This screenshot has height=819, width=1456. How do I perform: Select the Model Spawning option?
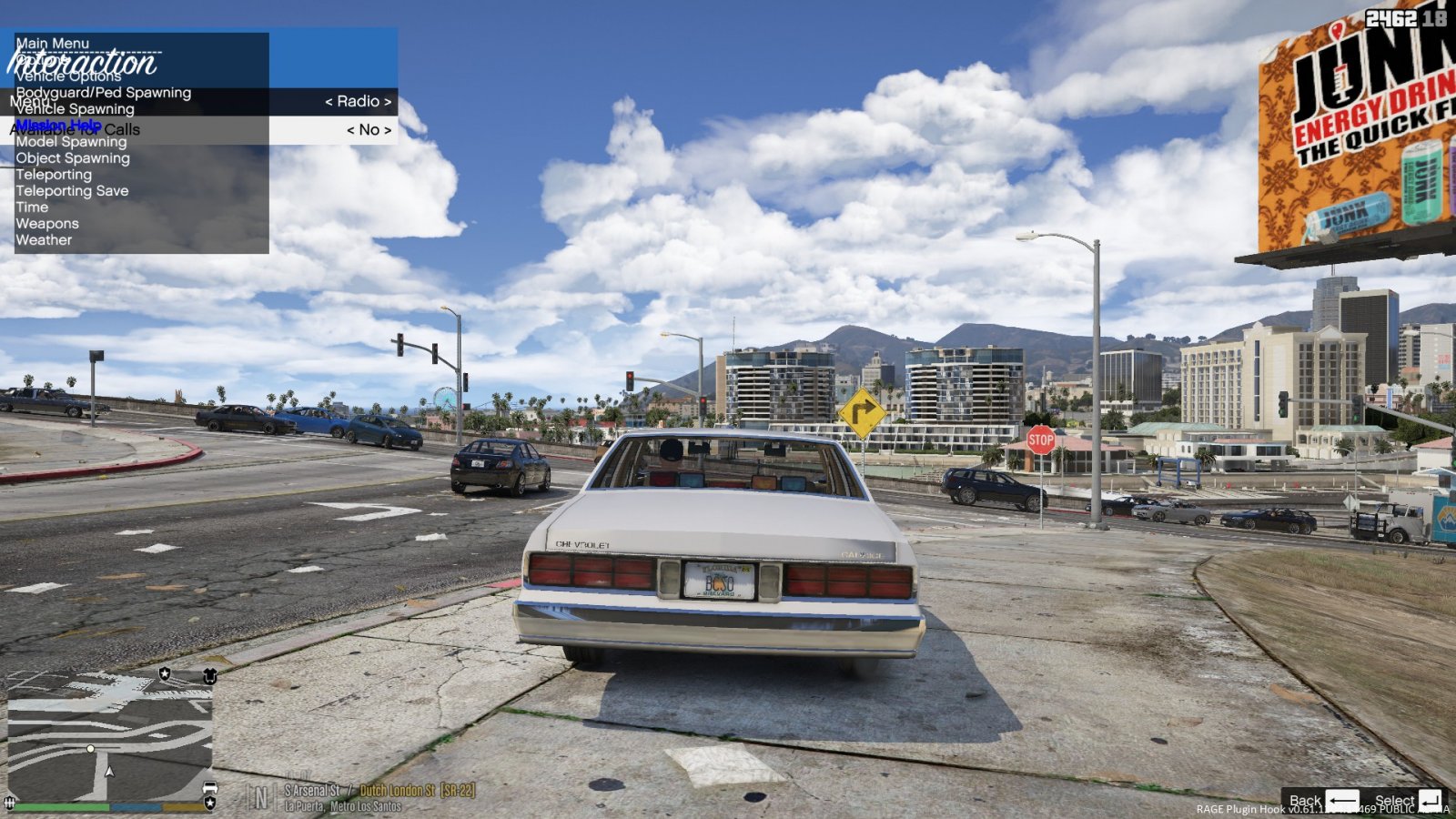pos(71,142)
